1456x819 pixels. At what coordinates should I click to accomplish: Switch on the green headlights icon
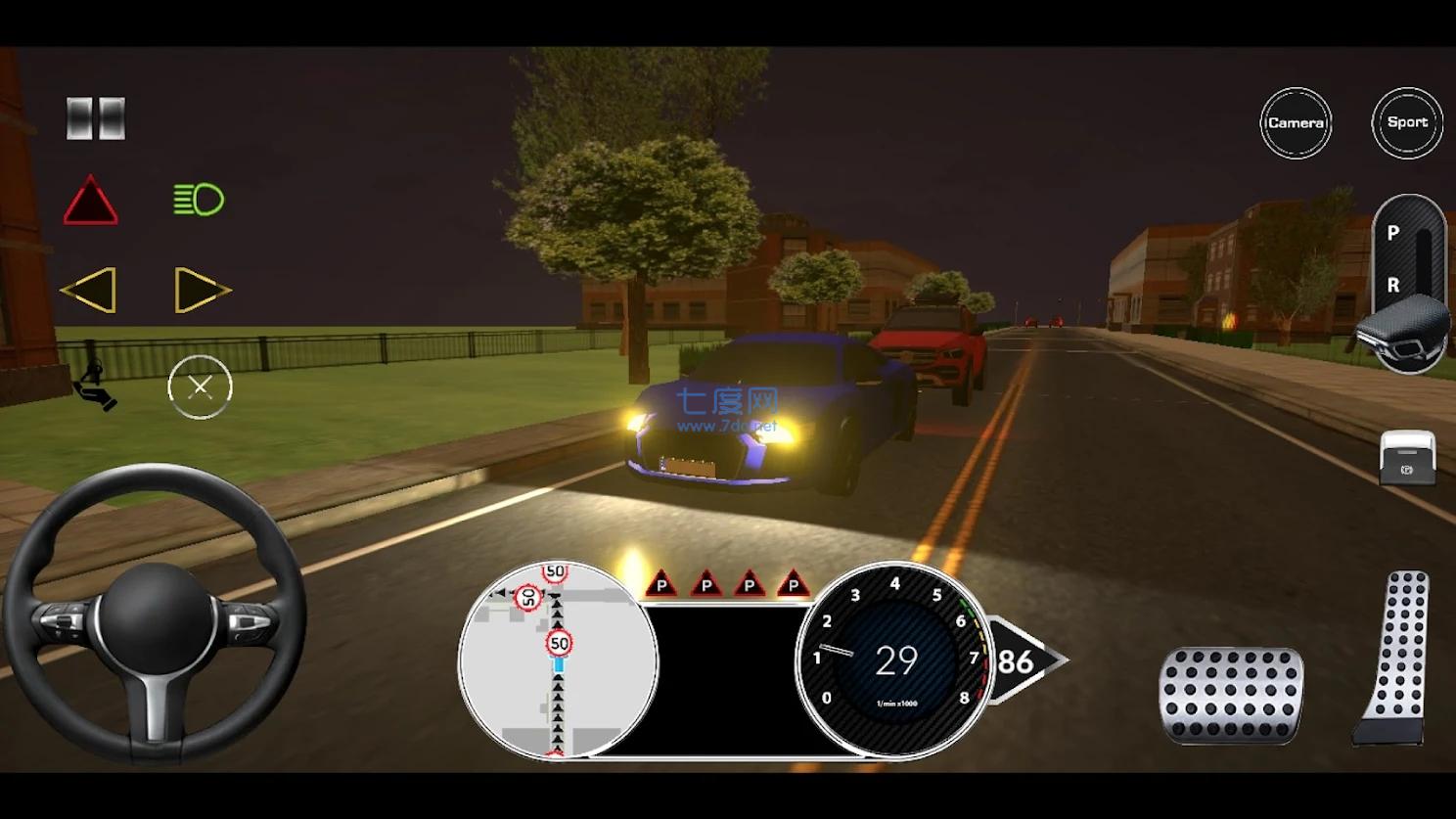199,200
